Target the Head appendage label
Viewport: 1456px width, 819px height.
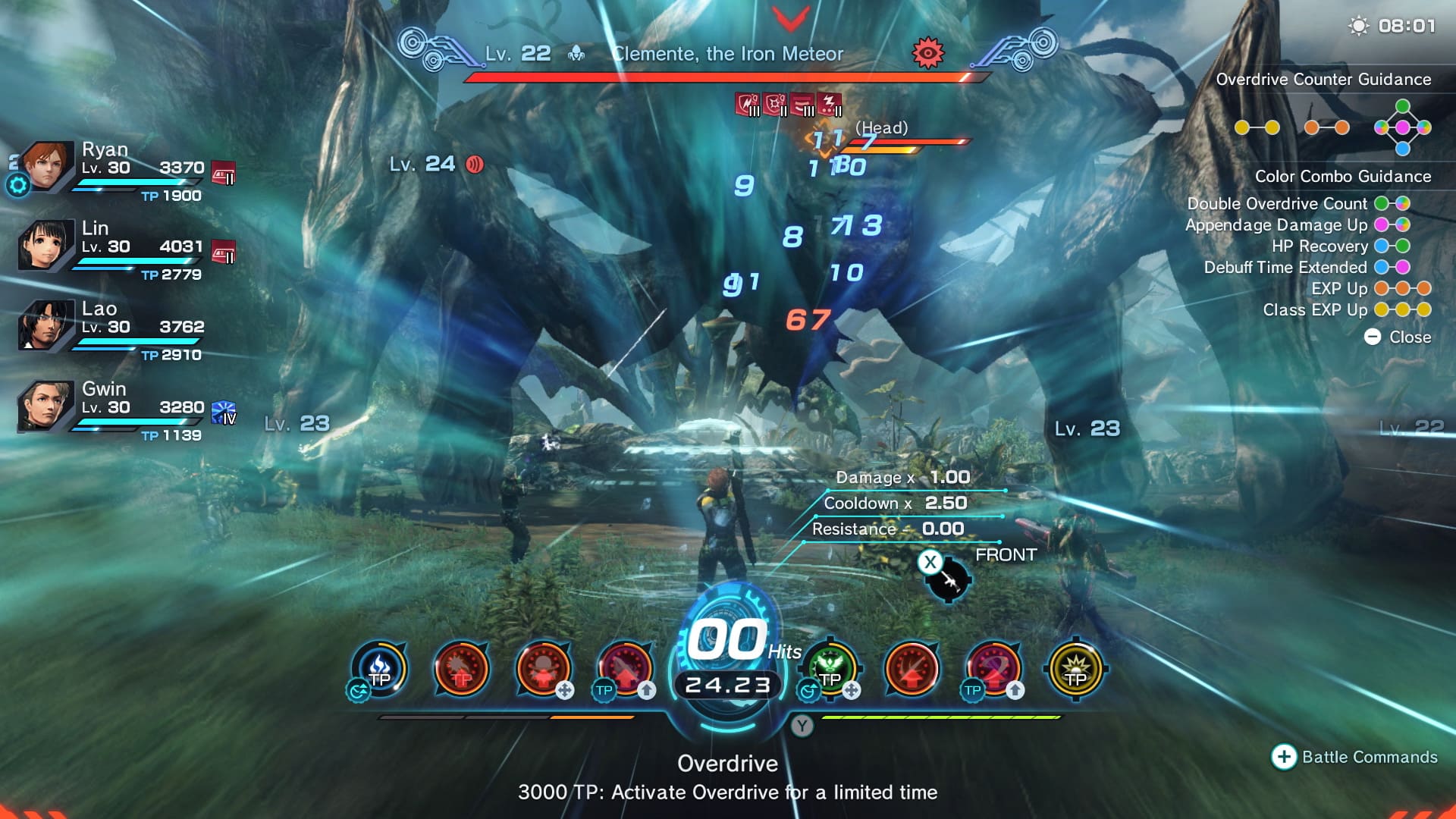(x=881, y=127)
